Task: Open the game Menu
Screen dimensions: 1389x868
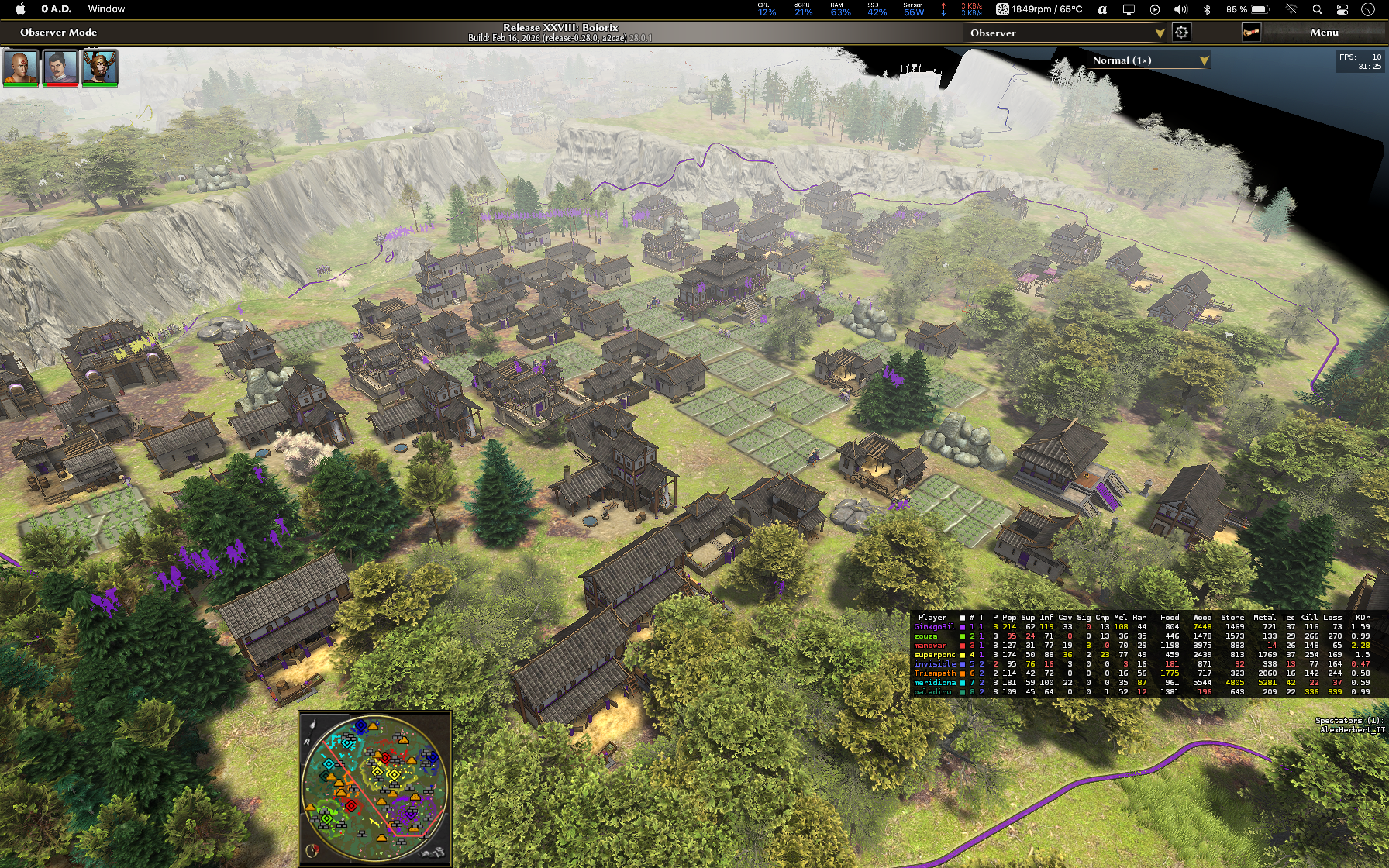Action: point(1324,33)
